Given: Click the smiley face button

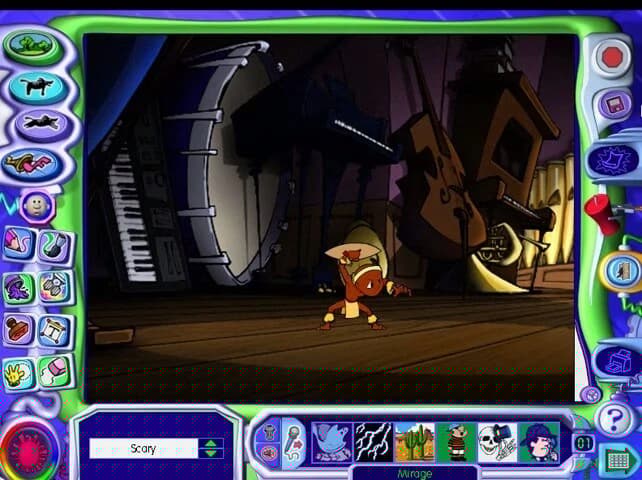Looking at the screenshot, I should tap(36, 207).
